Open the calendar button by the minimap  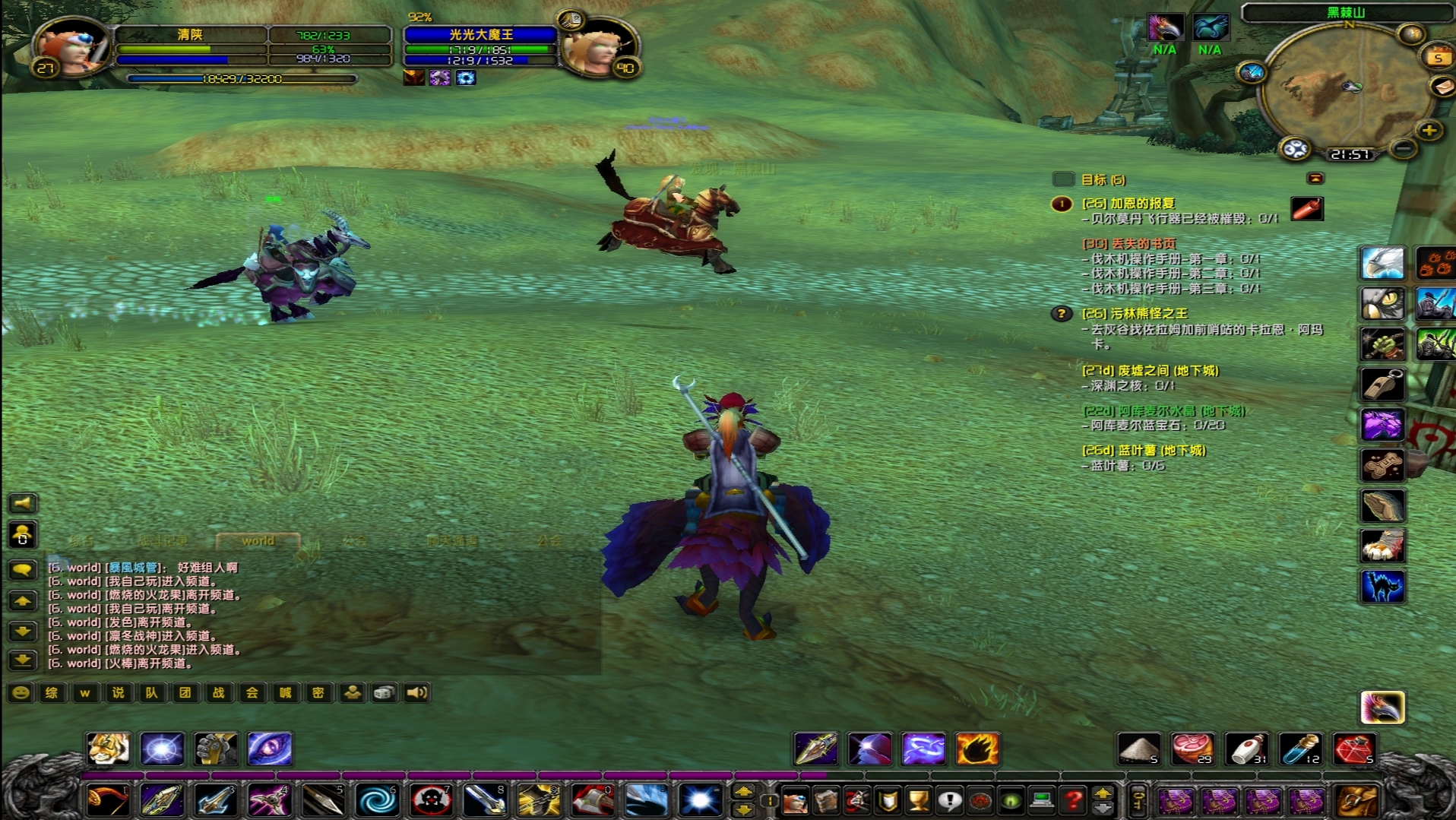[1438, 57]
